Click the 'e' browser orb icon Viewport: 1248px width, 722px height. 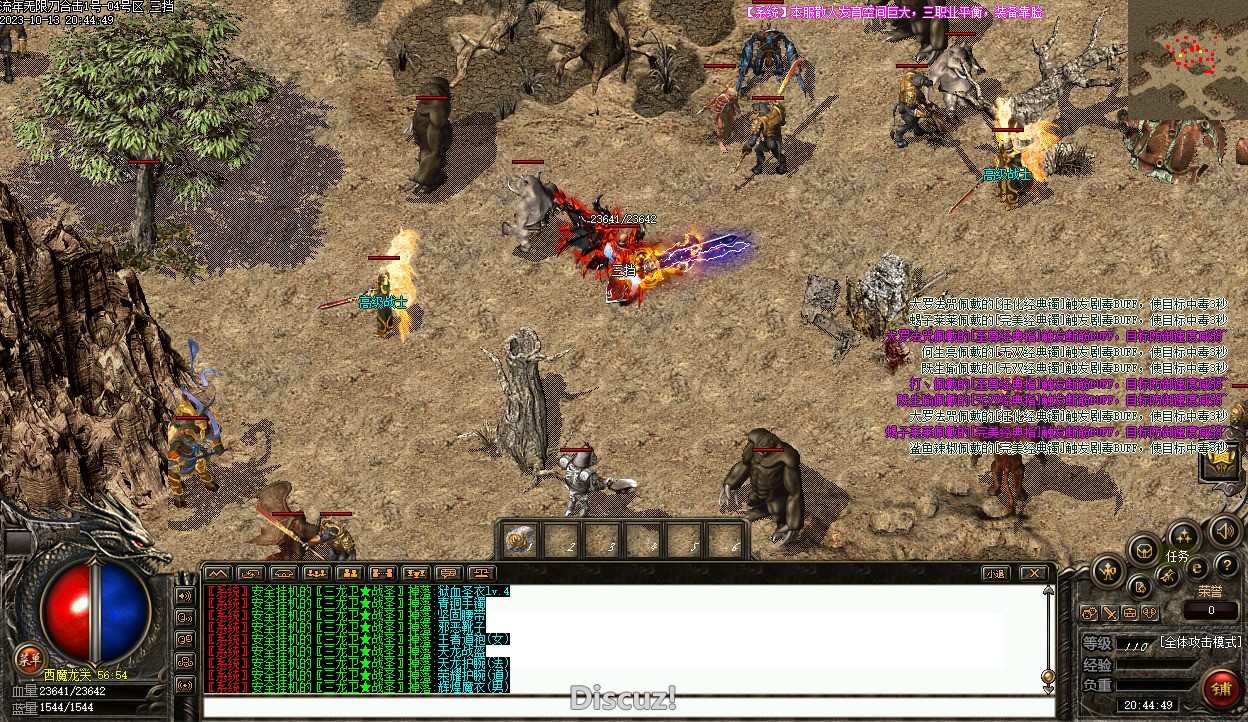1196,569
